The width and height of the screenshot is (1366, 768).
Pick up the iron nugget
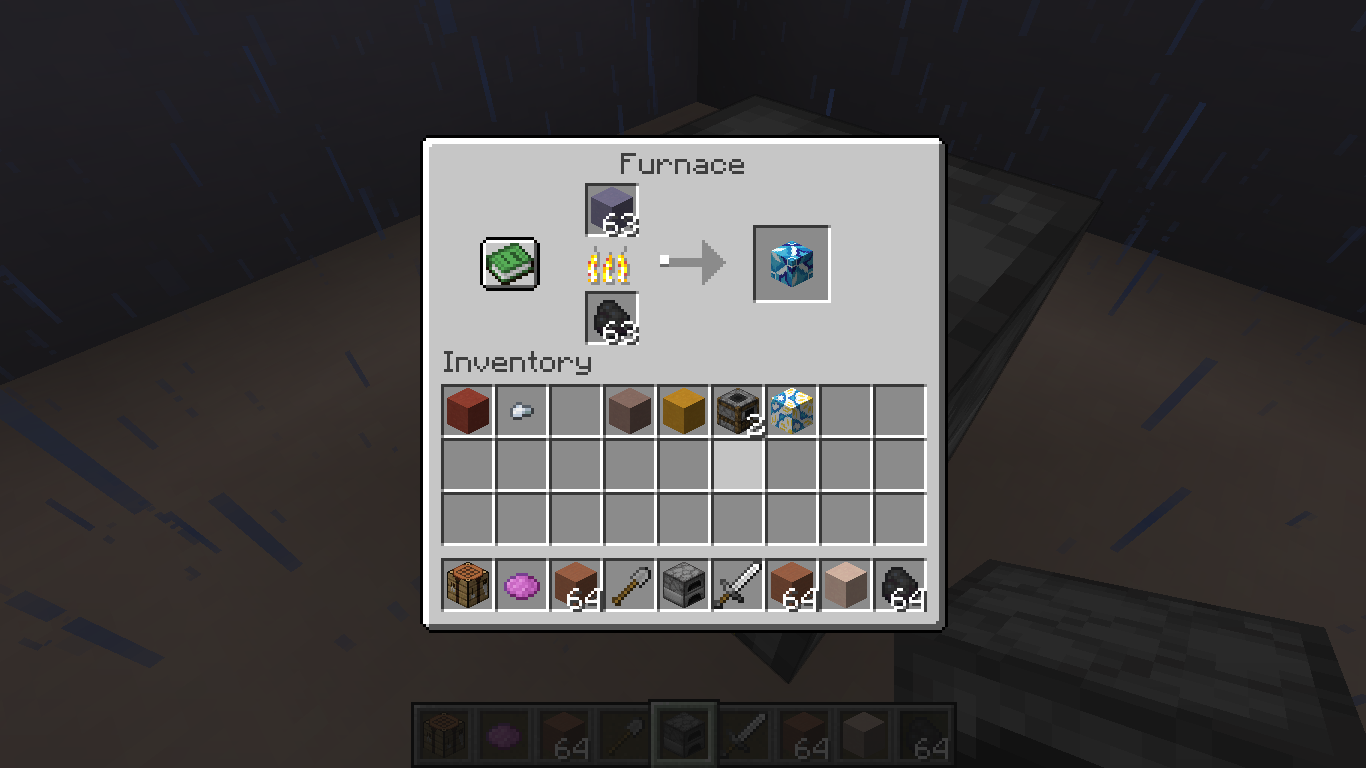pos(522,411)
